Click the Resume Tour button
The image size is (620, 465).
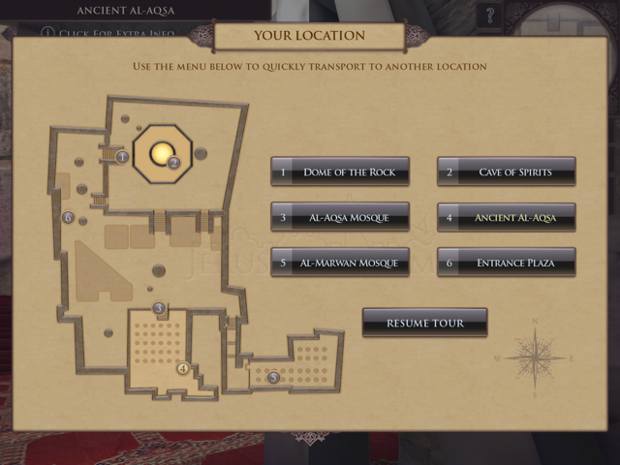425,323
